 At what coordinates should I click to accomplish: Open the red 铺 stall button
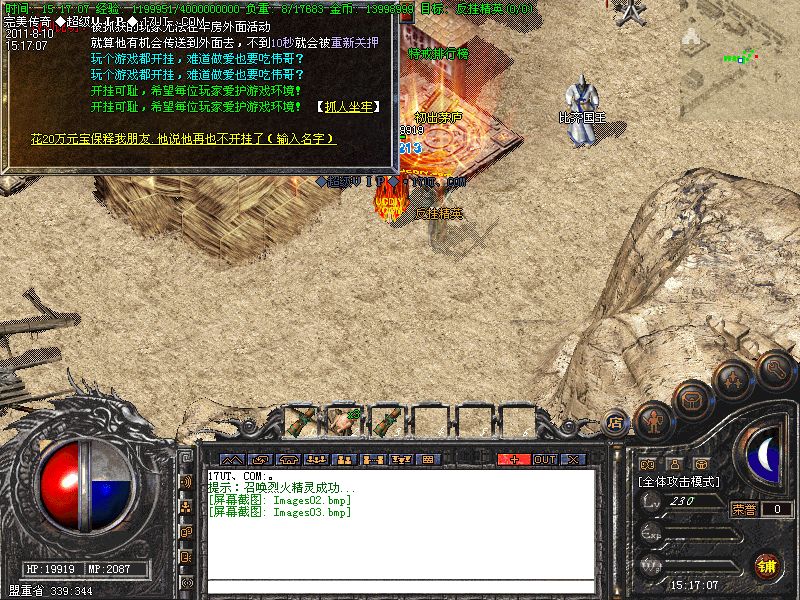point(767,565)
